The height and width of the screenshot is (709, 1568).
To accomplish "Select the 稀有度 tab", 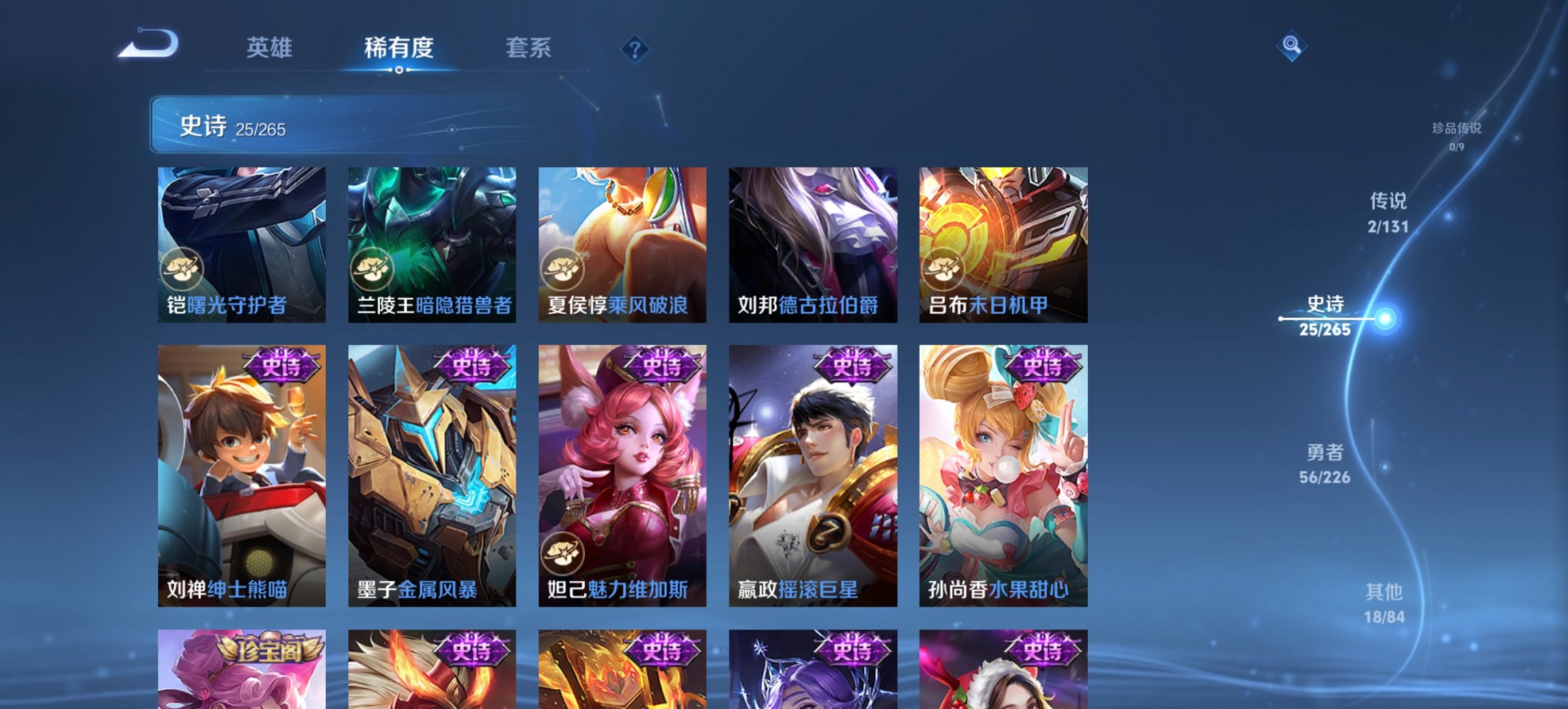I will 399,48.
